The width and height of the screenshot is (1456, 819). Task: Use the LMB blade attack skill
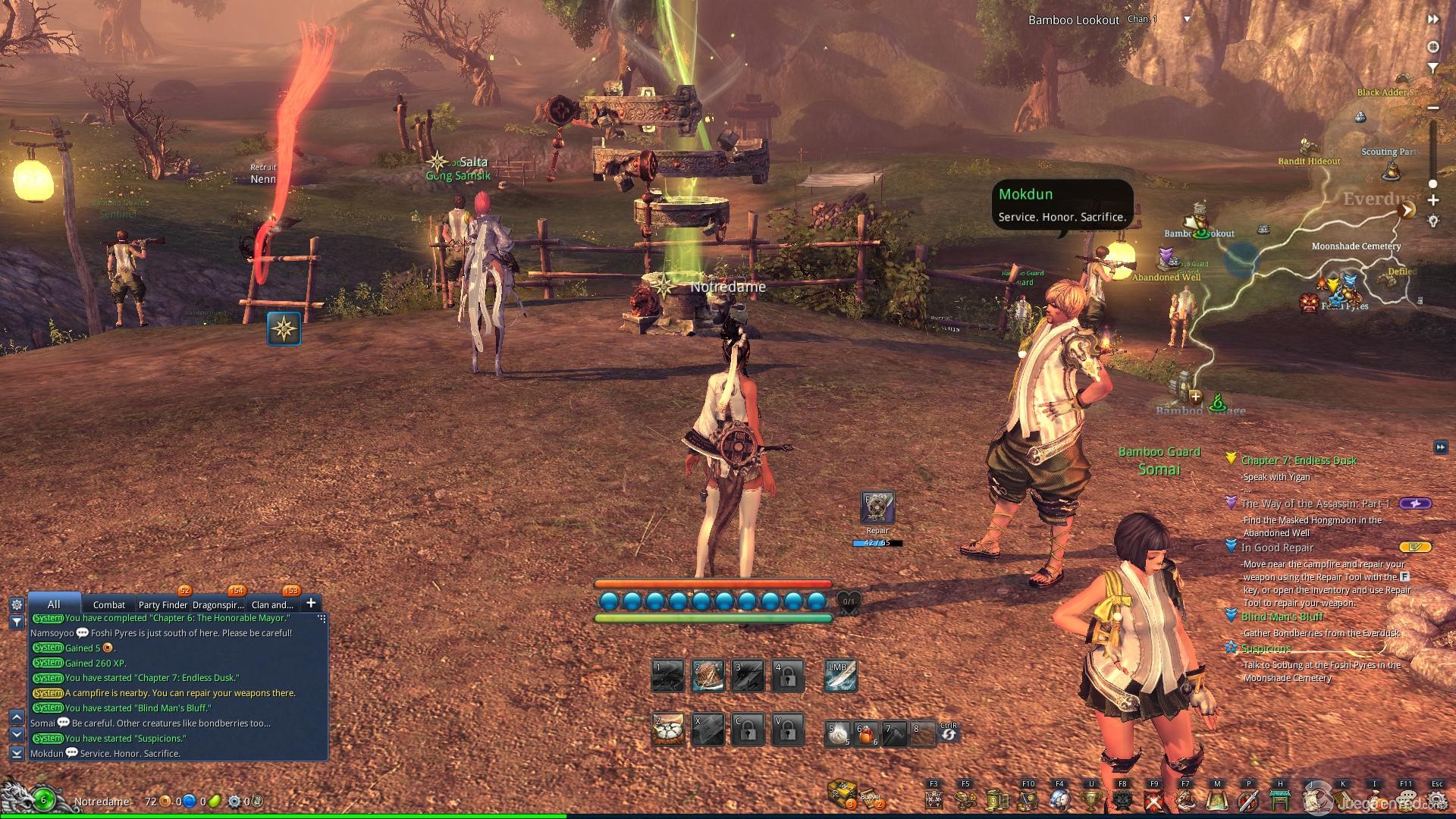click(x=841, y=675)
